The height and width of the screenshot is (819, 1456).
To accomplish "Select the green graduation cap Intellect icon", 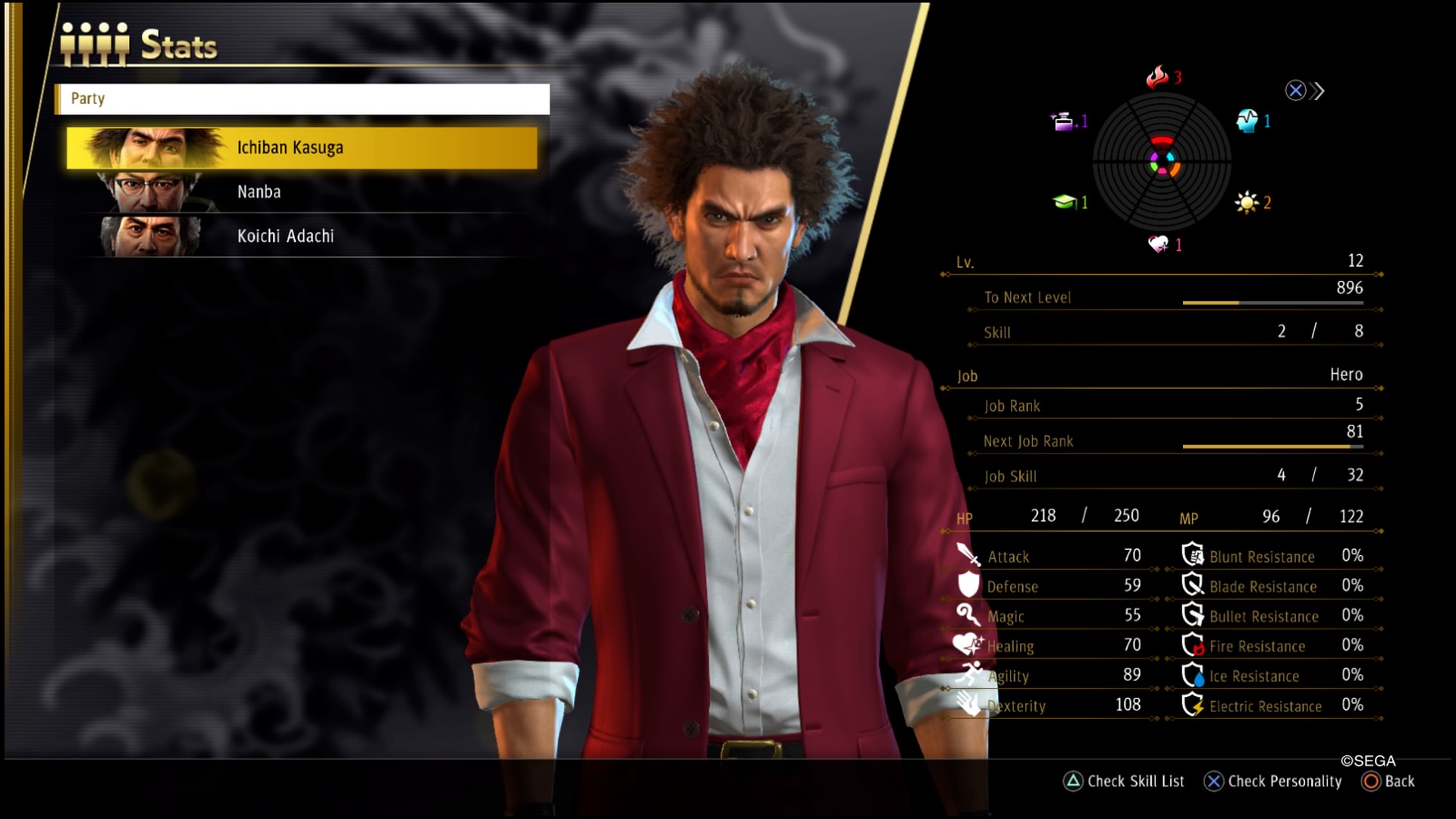I will click(x=1064, y=202).
